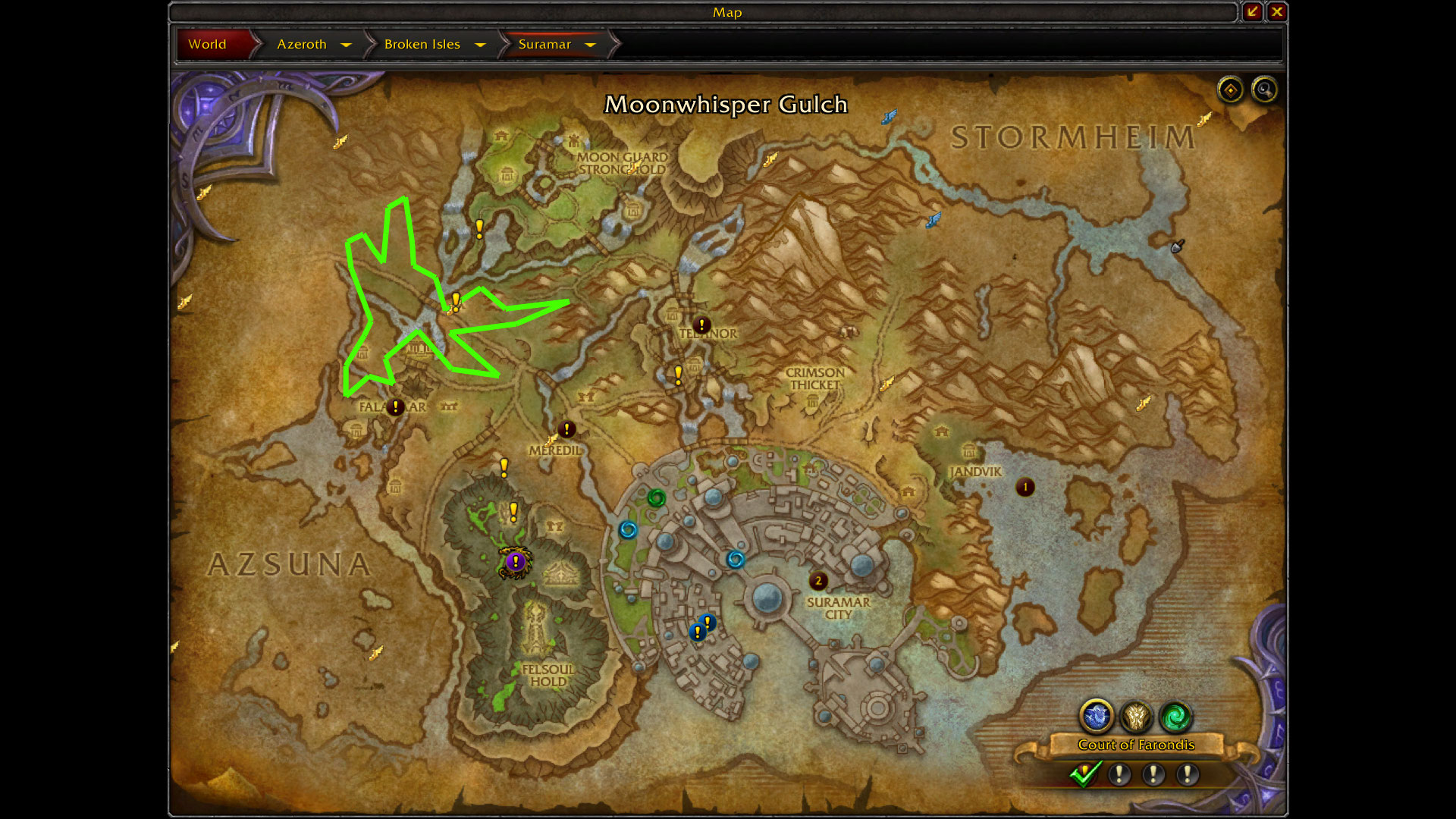
Task: Click the green-checkmarked bounty quest marker
Action: coord(1084,774)
